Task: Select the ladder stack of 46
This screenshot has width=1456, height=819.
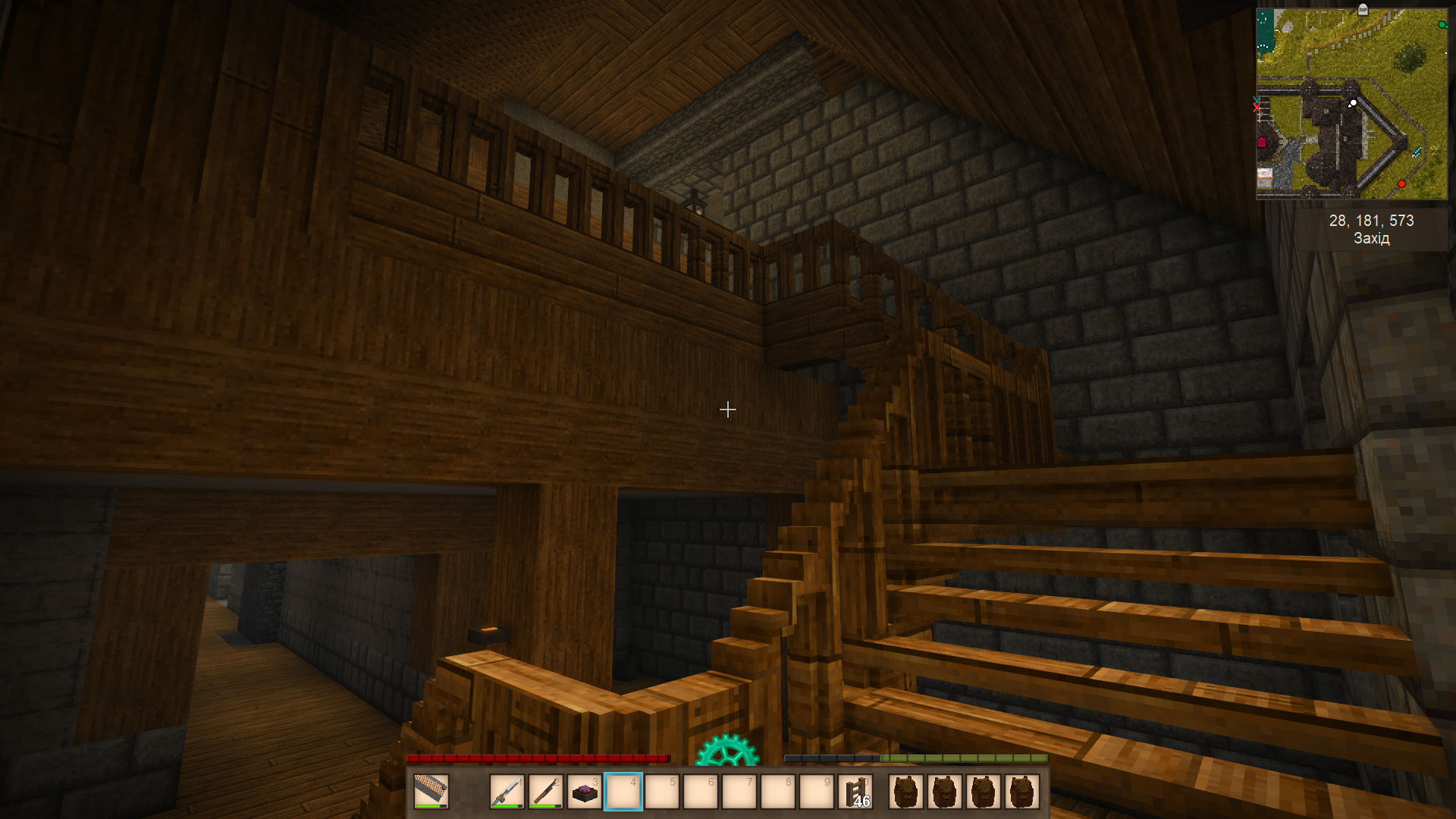Action: pos(855,792)
